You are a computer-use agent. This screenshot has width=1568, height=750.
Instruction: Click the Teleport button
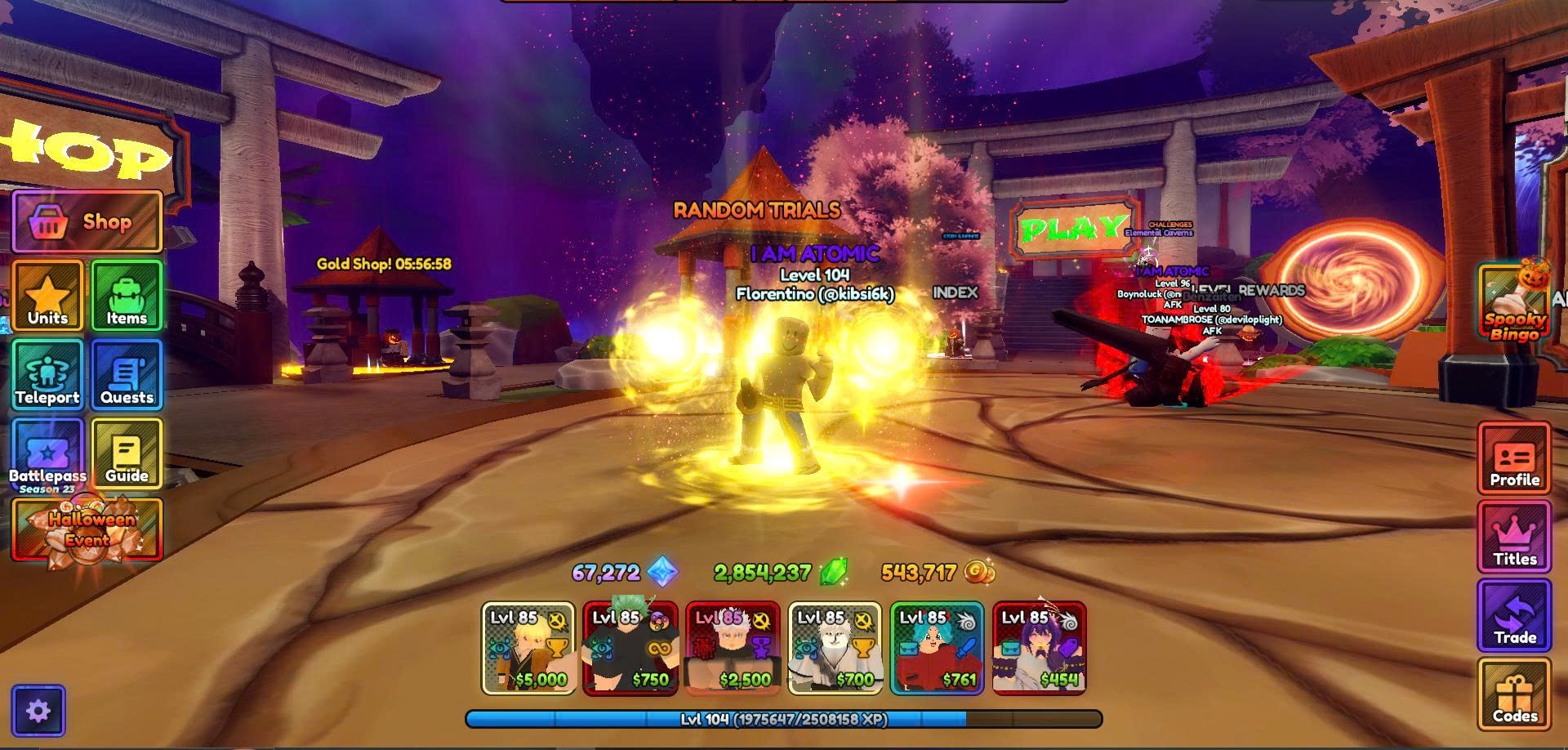(x=47, y=375)
